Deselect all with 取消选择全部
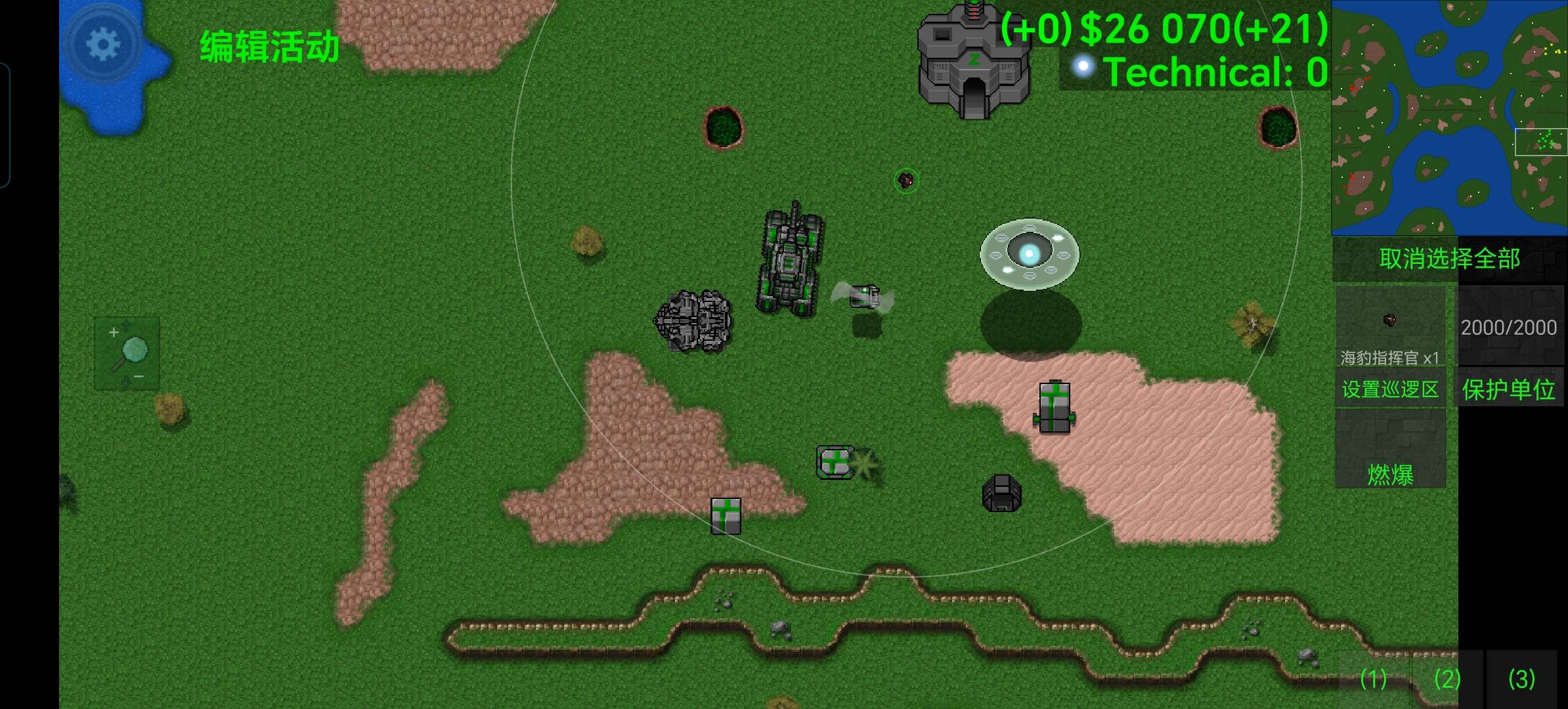The image size is (1568, 709). (x=1449, y=259)
